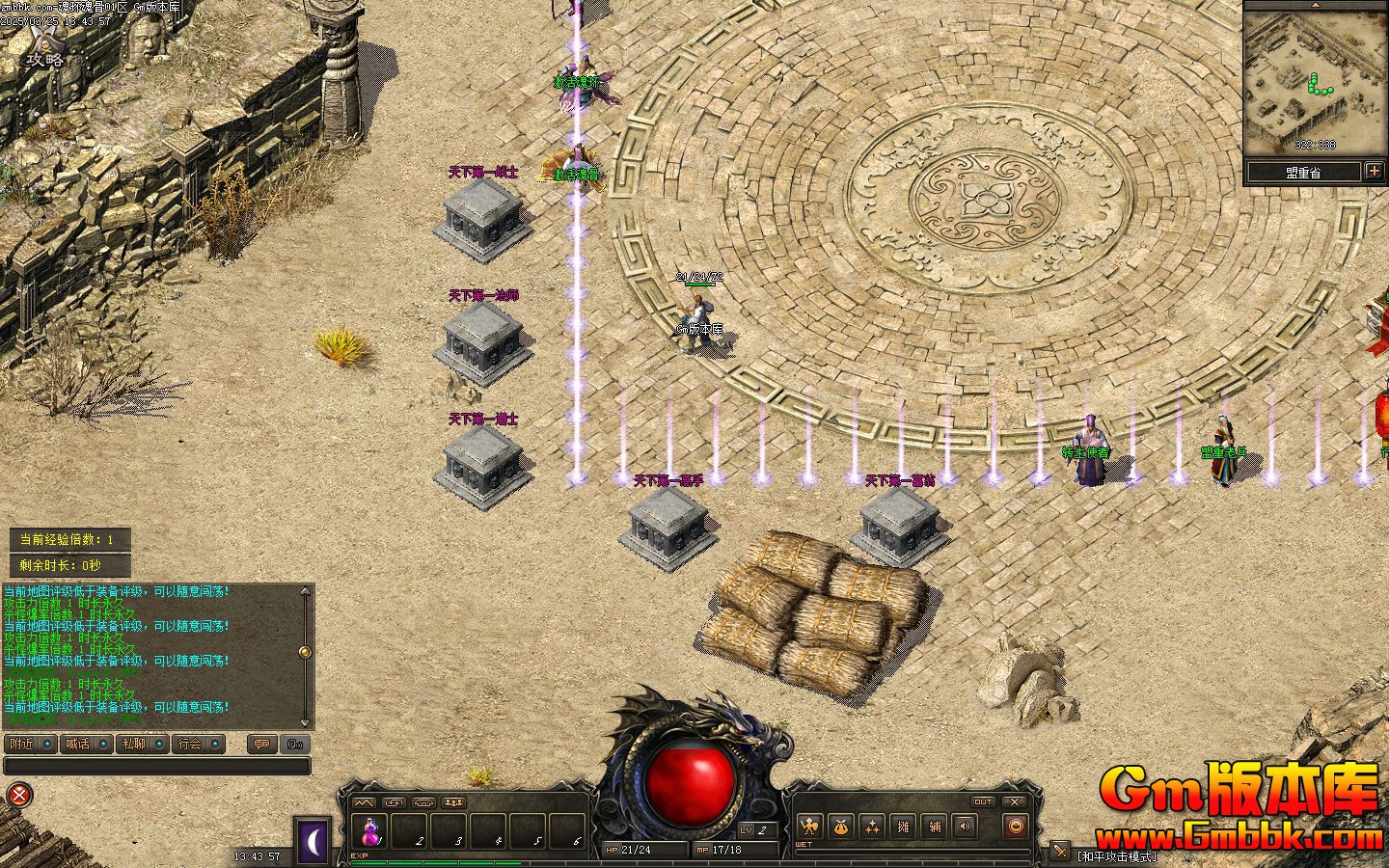
Task: Click the speech bubble chat button
Action: [x=259, y=744]
